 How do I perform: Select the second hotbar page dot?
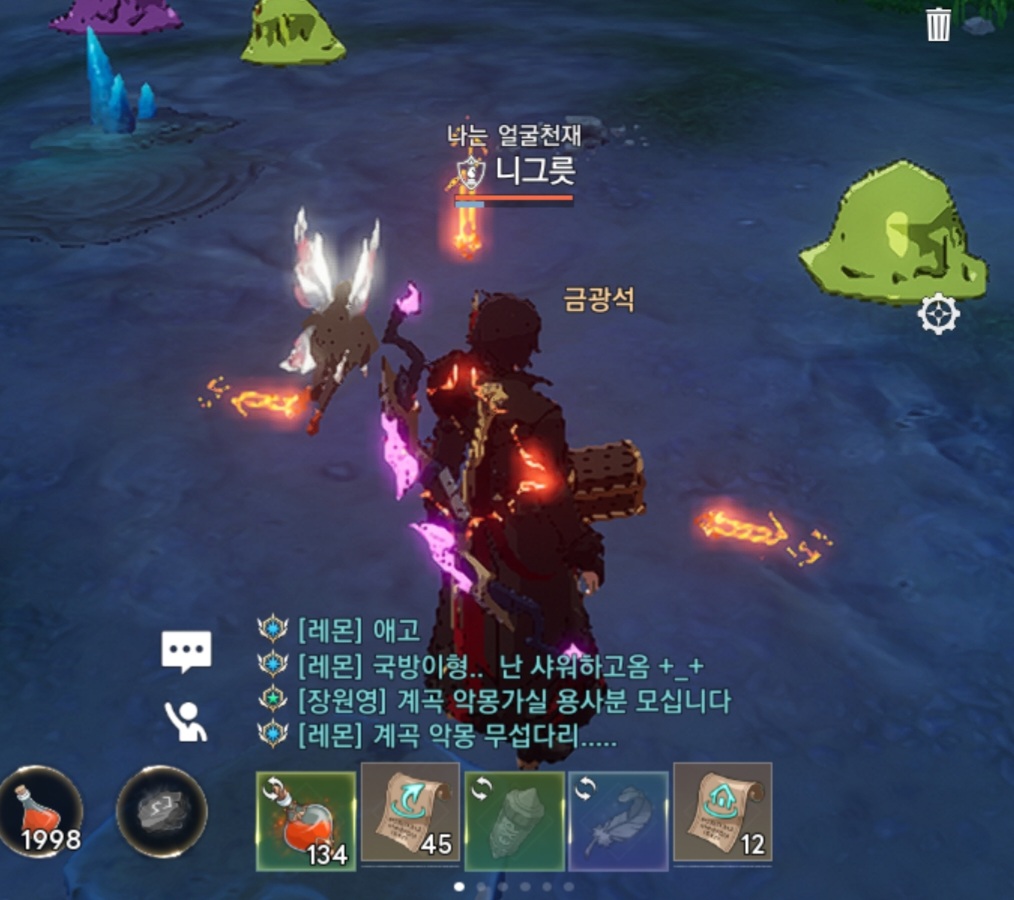(481, 886)
